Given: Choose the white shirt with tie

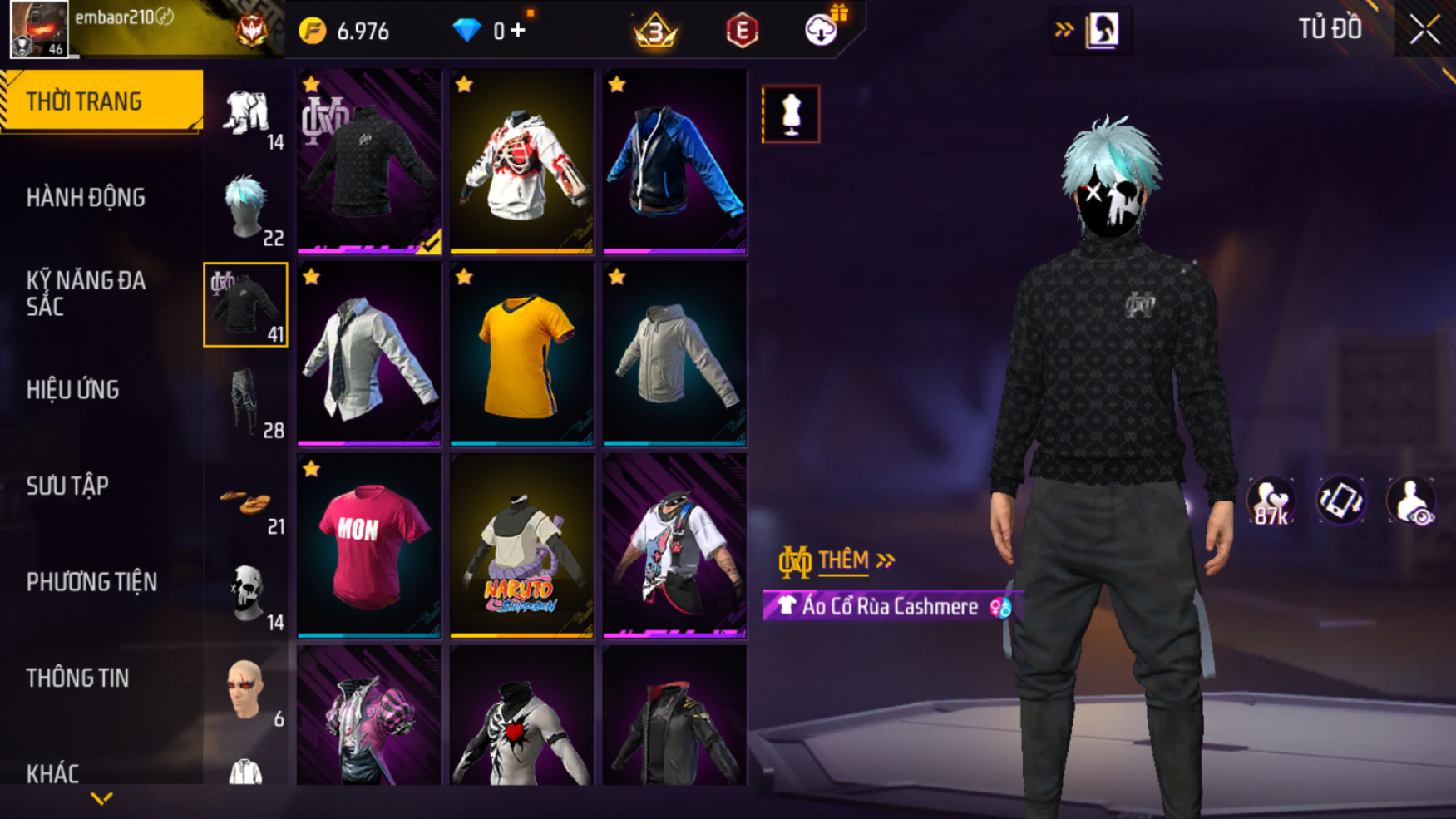Looking at the screenshot, I should click(368, 353).
